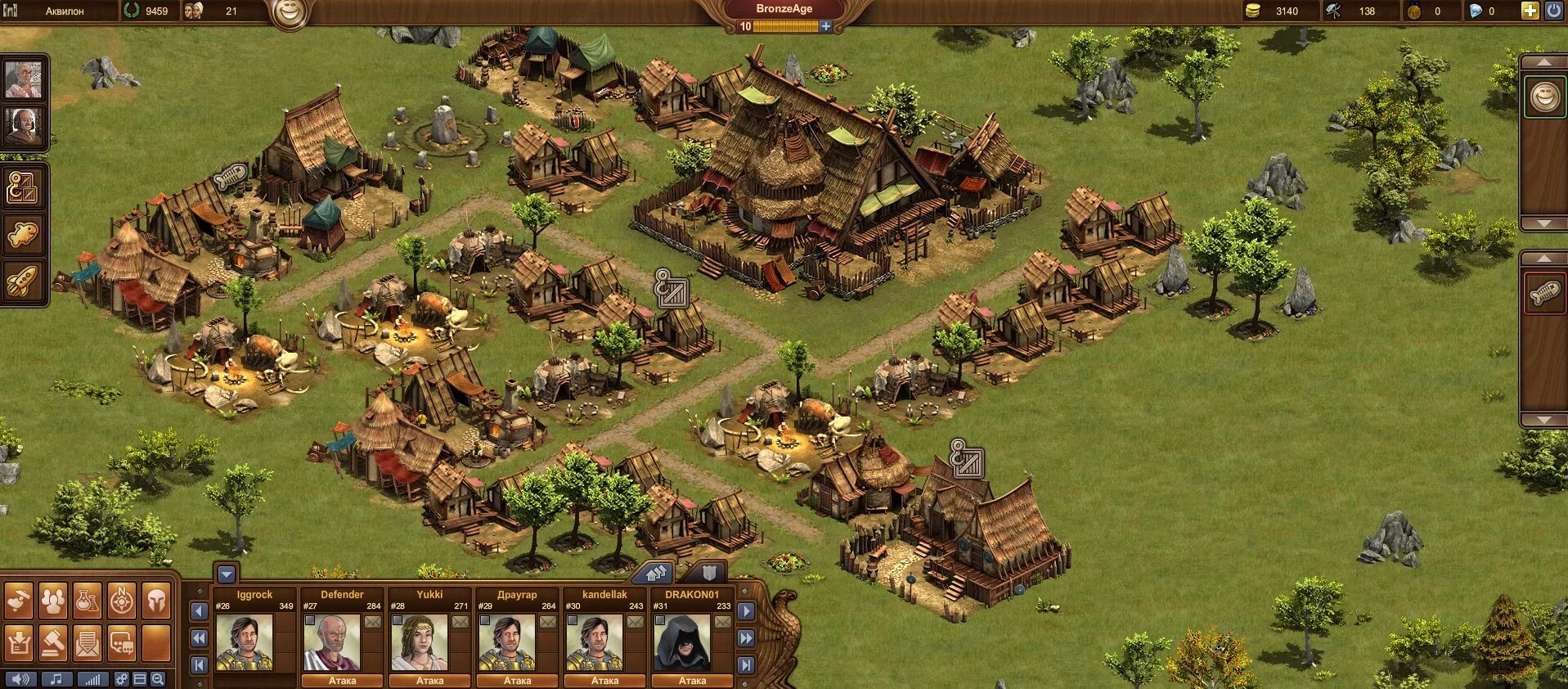This screenshot has height=689, width=1568.
Task: Open the market auction gavel icon
Action: 53,643
